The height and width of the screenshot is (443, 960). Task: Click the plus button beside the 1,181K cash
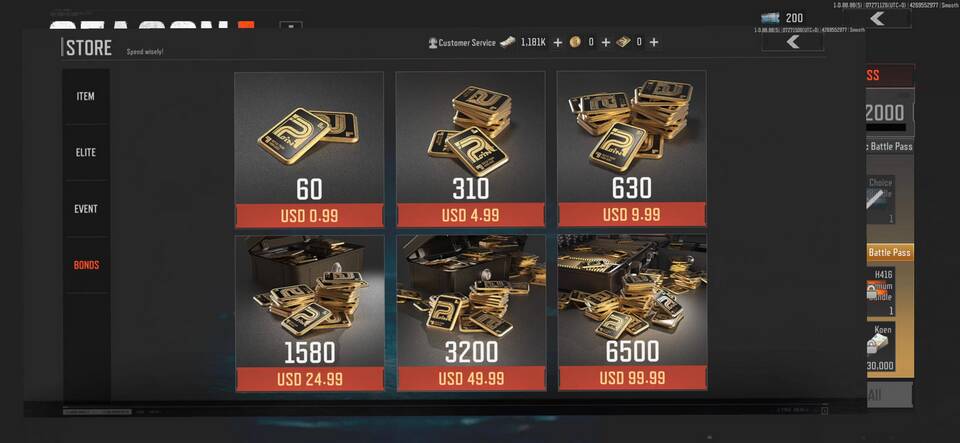[x=558, y=43]
